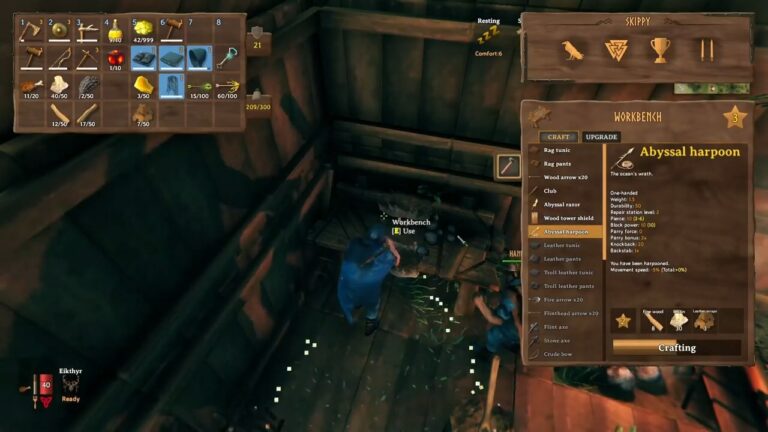Select the Troll leather tunic recipe
Viewport: 768px width, 432px height.
click(x=567, y=272)
